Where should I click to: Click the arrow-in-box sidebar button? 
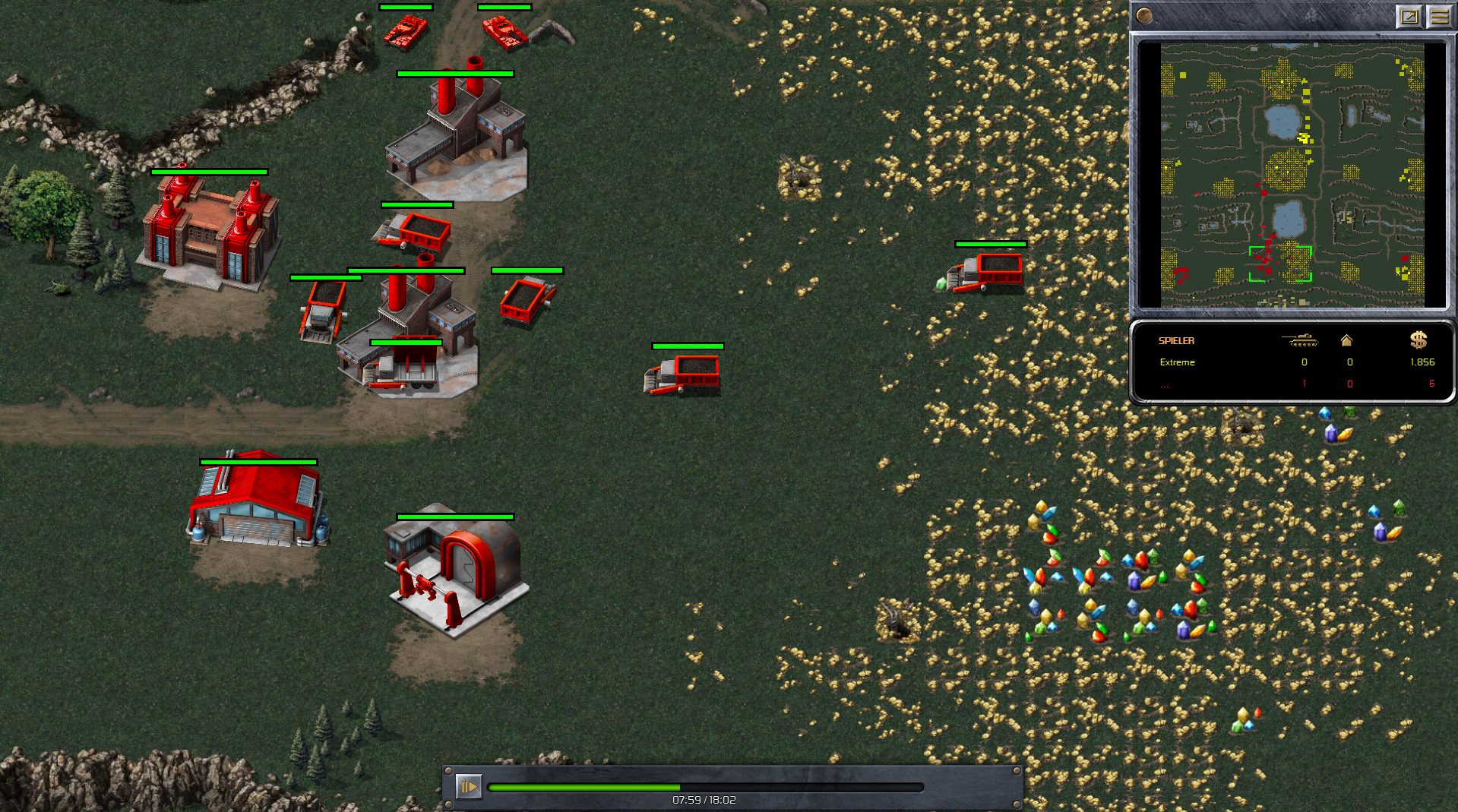click(x=1409, y=16)
